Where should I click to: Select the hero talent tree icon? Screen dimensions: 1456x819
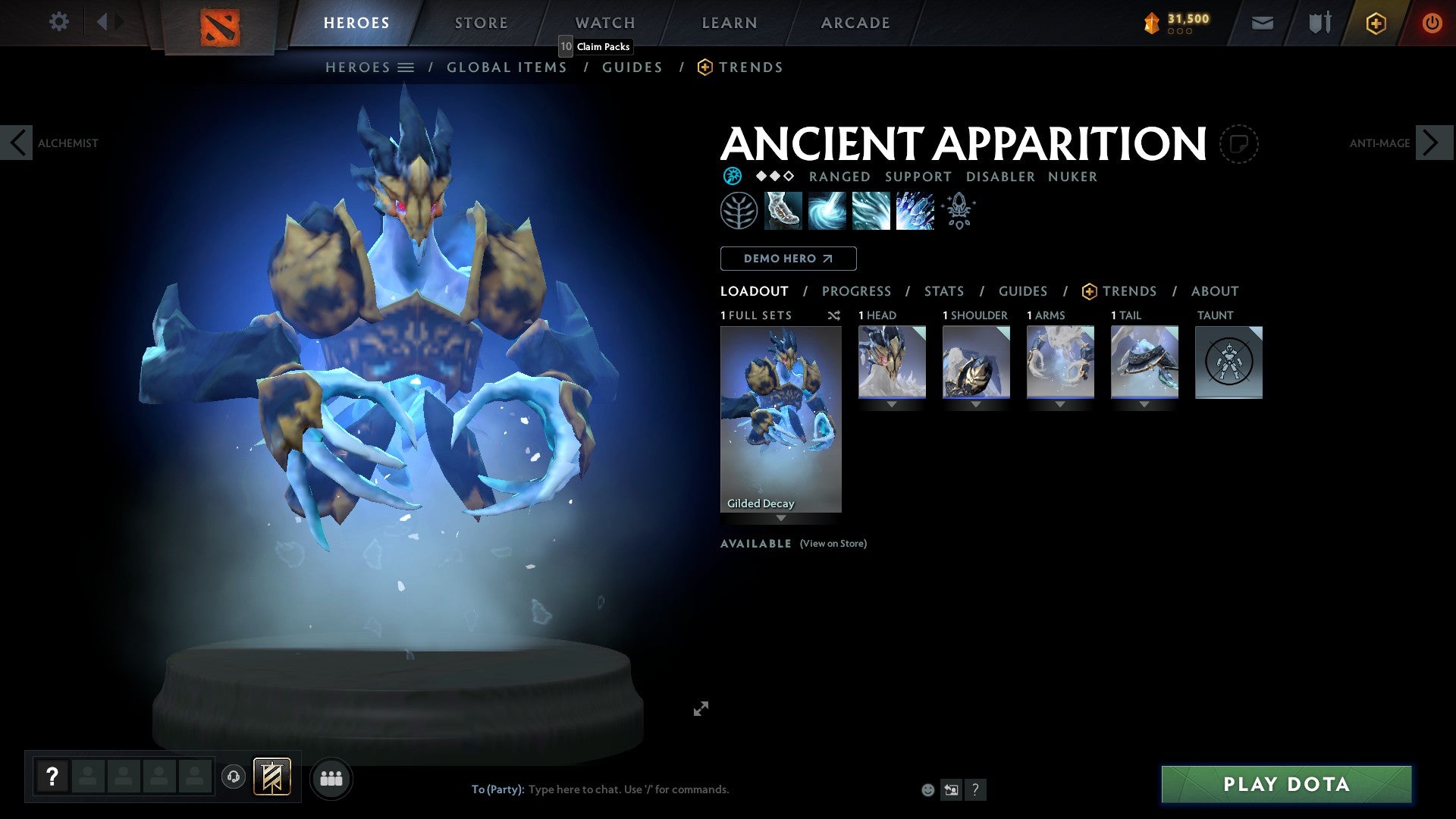pos(739,210)
